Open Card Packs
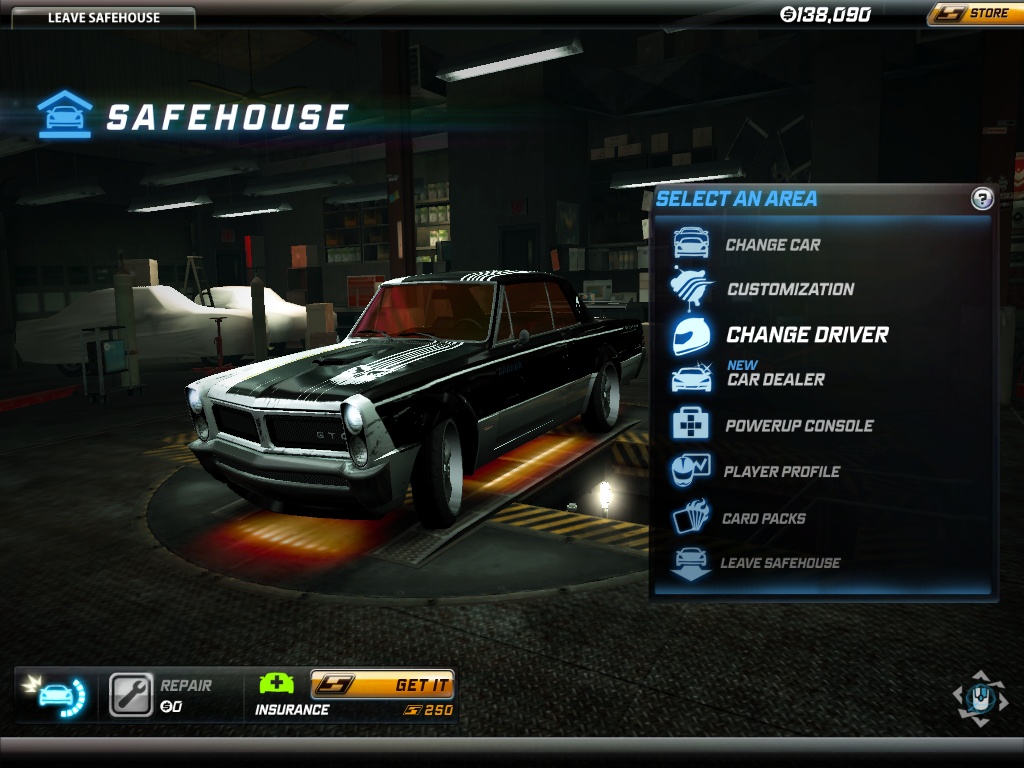The height and width of the screenshot is (768, 1024). (763, 518)
